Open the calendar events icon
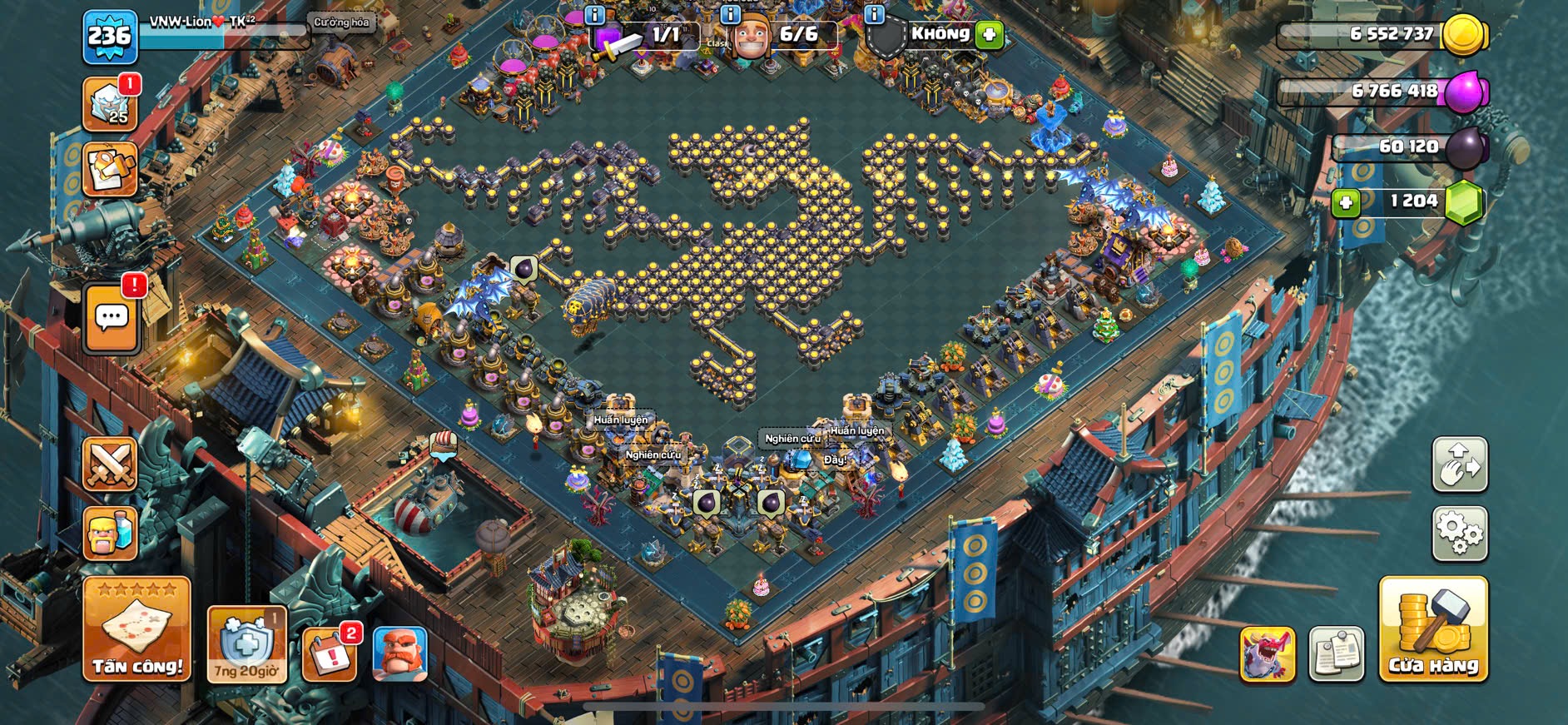Screen dimensions: 1568x725 (x=330, y=653)
